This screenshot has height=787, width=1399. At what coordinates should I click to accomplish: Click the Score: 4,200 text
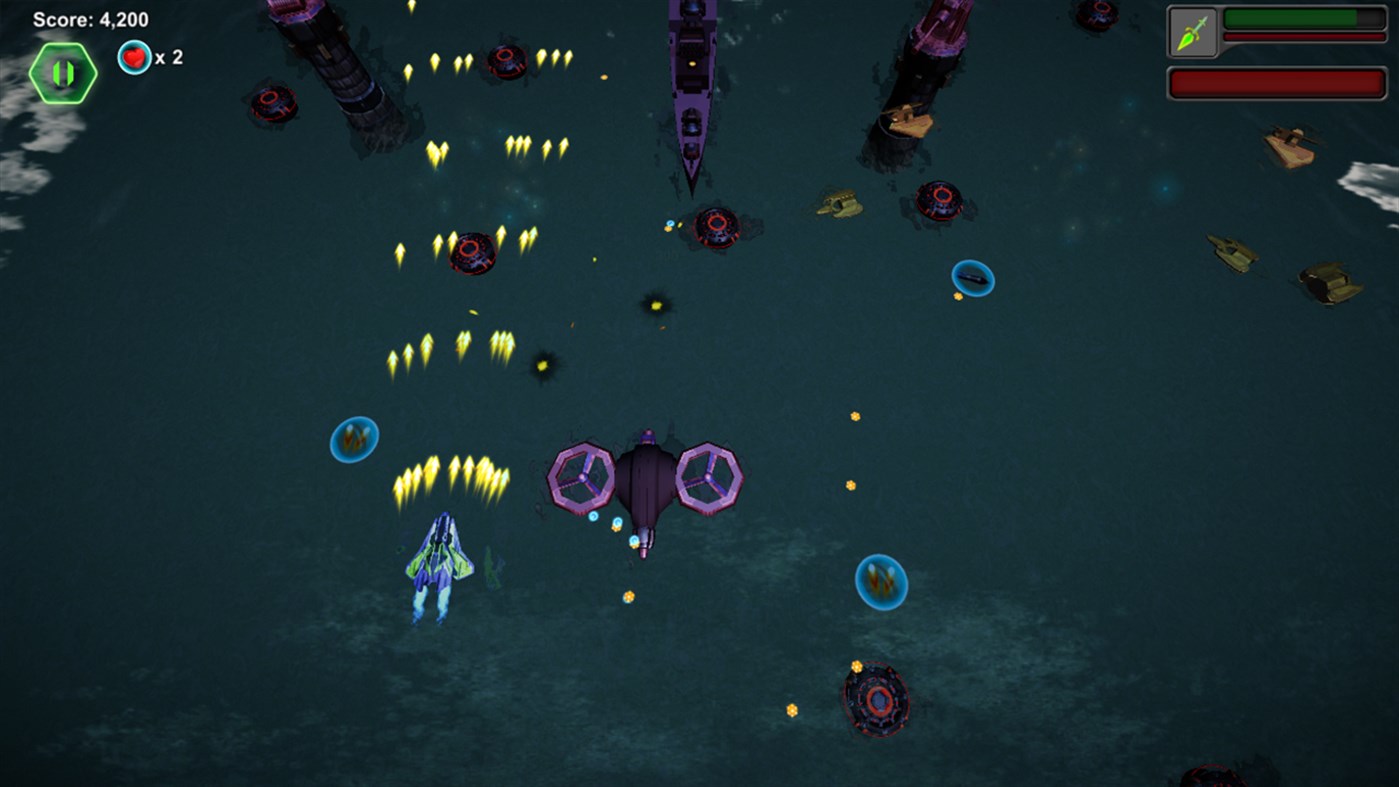90,17
